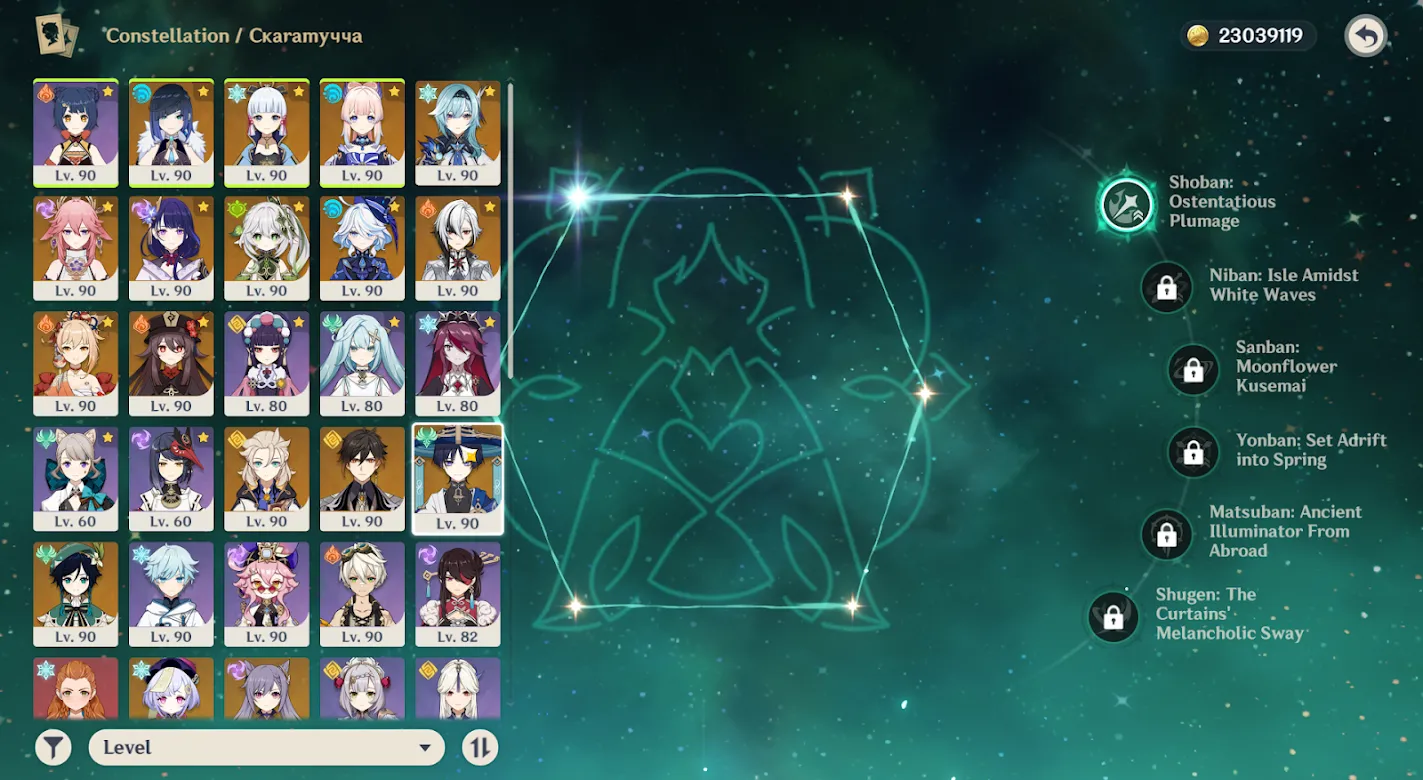Open Zhongli's character card
Viewport: 1423px width, 780px height.
click(x=361, y=477)
